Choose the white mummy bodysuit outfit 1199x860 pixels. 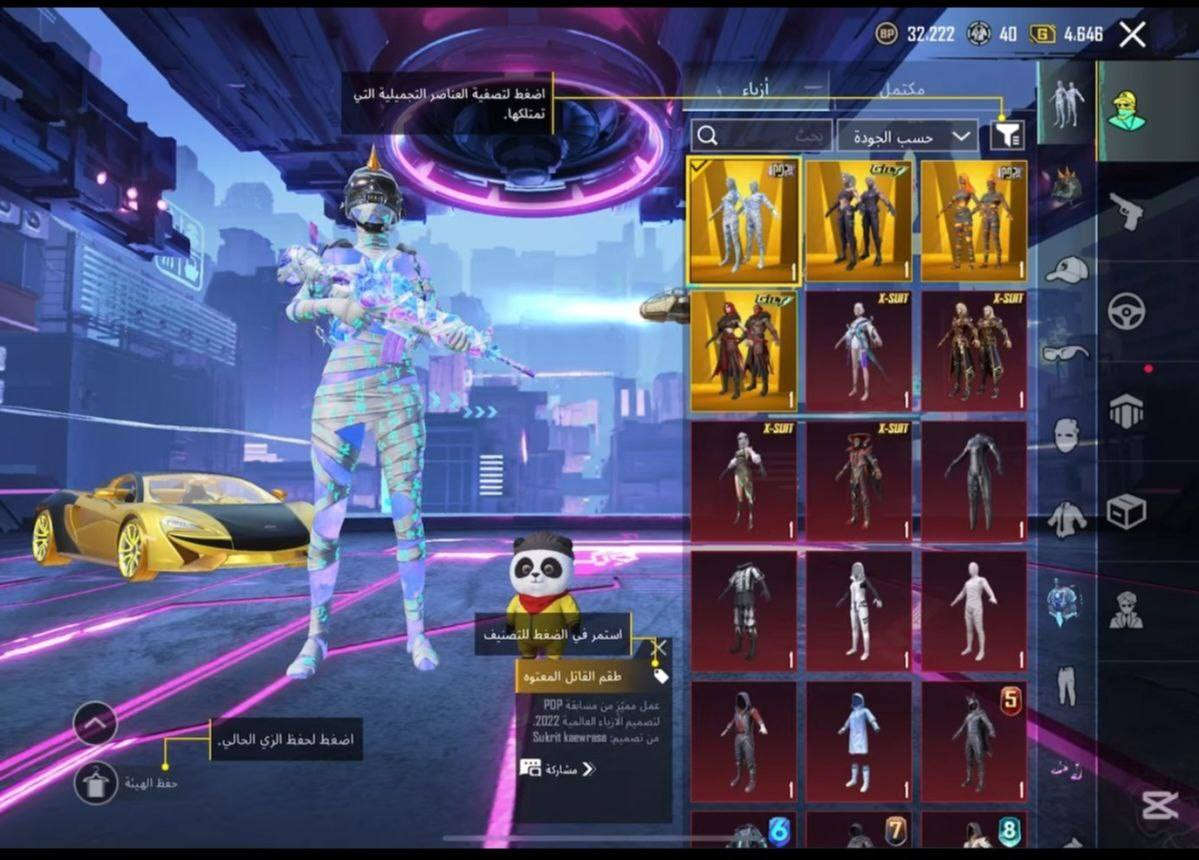coord(973,611)
